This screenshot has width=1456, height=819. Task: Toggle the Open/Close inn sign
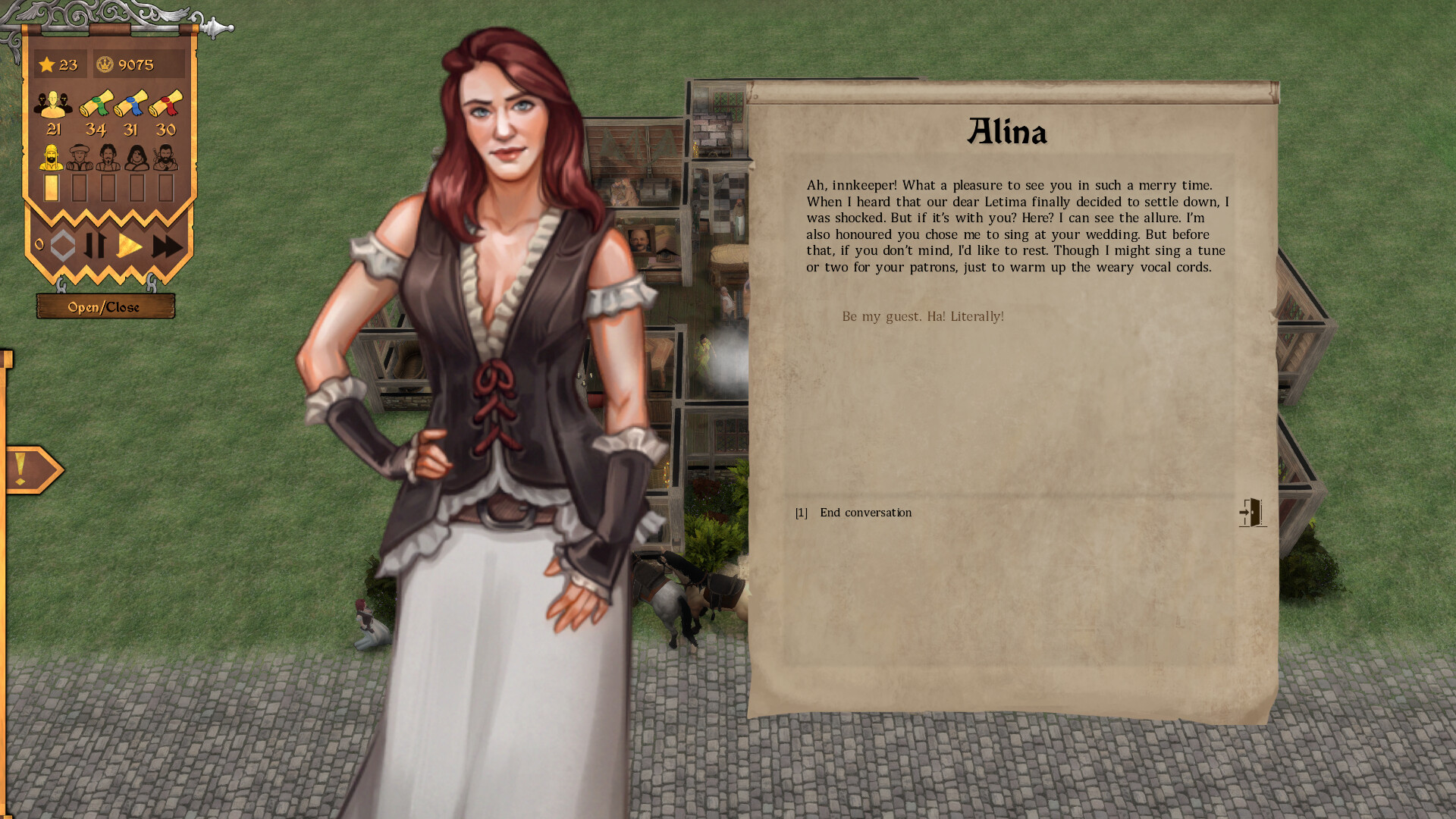pyautogui.click(x=105, y=306)
